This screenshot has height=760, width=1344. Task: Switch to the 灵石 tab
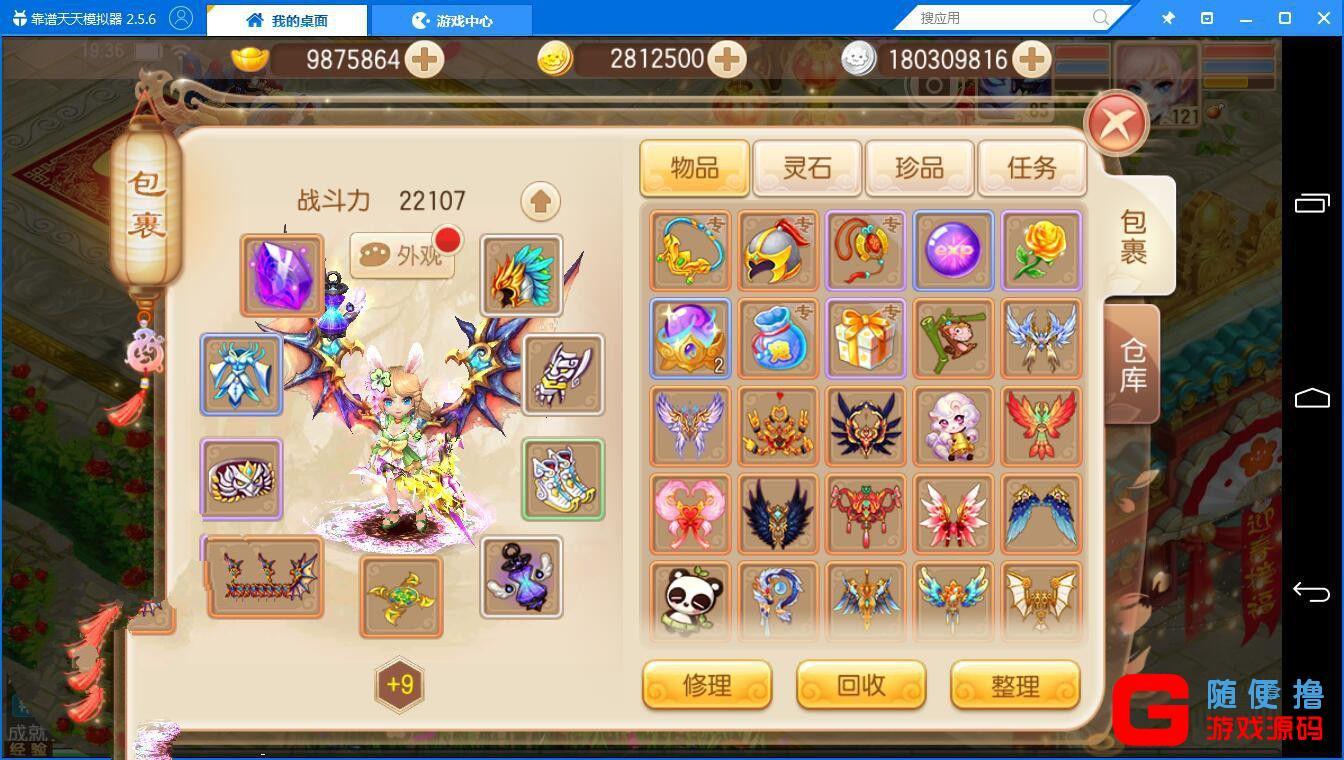tap(807, 167)
